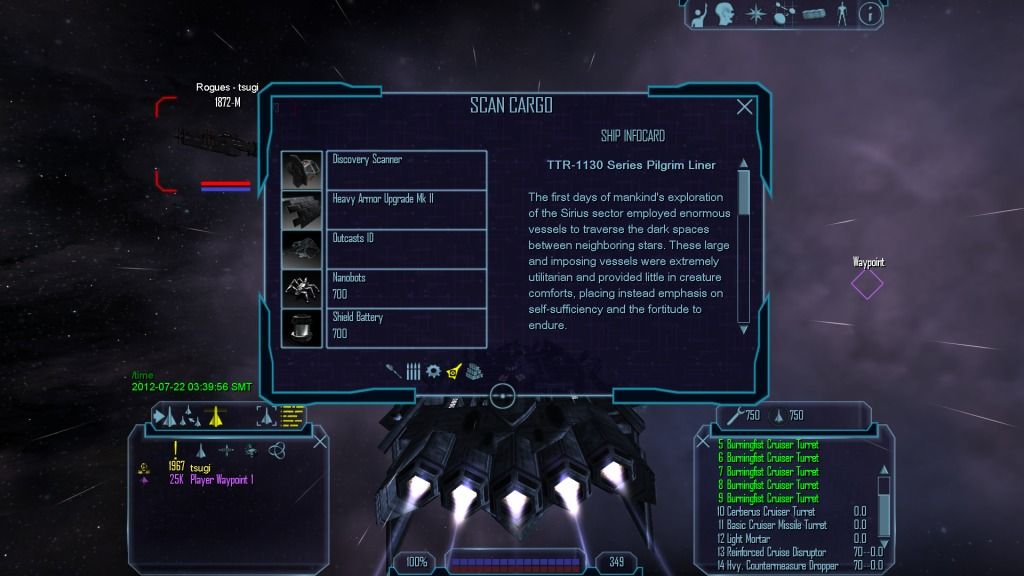Close the Scan Cargo window

[x=744, y=107]
